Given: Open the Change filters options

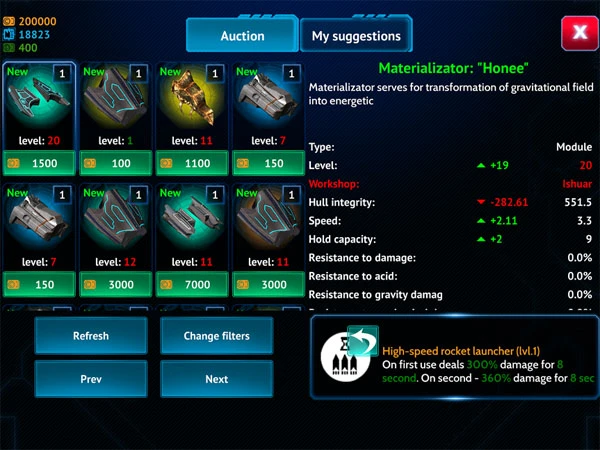Looking at the screenshot, I should pos(216,336).
